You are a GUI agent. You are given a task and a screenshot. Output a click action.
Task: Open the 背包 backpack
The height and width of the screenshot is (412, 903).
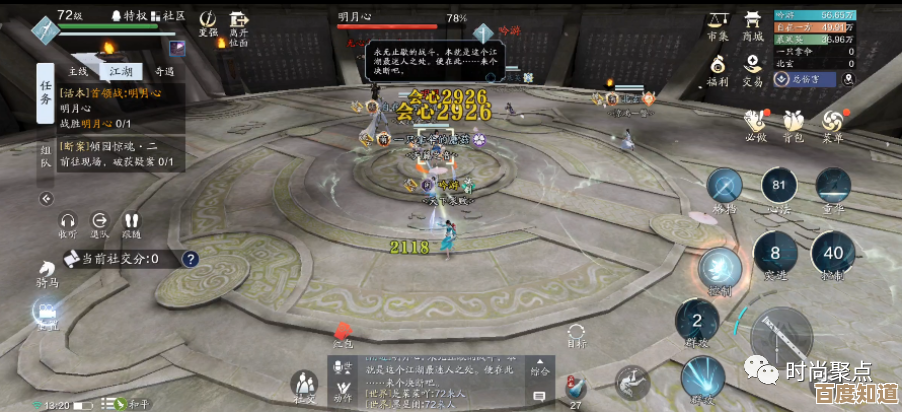pyautogui.click(x=792, y=124)
